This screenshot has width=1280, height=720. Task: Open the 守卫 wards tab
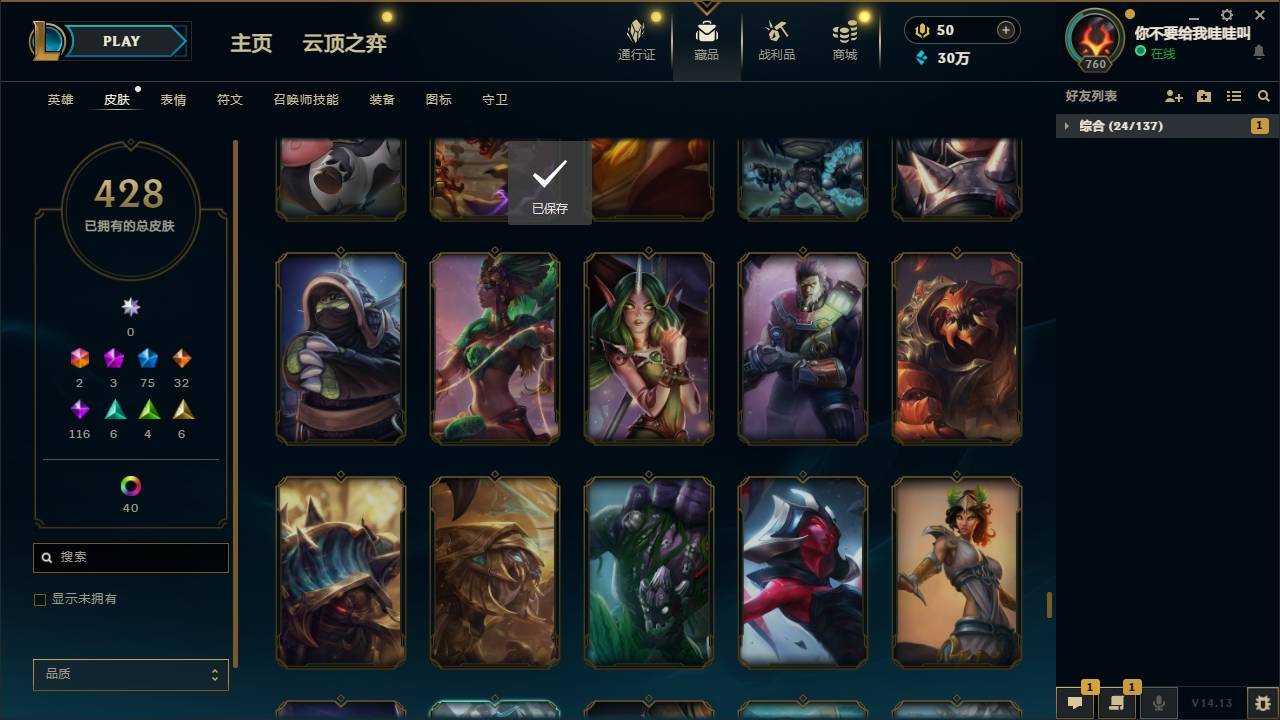pyautogui.click(x=497, y=99)
